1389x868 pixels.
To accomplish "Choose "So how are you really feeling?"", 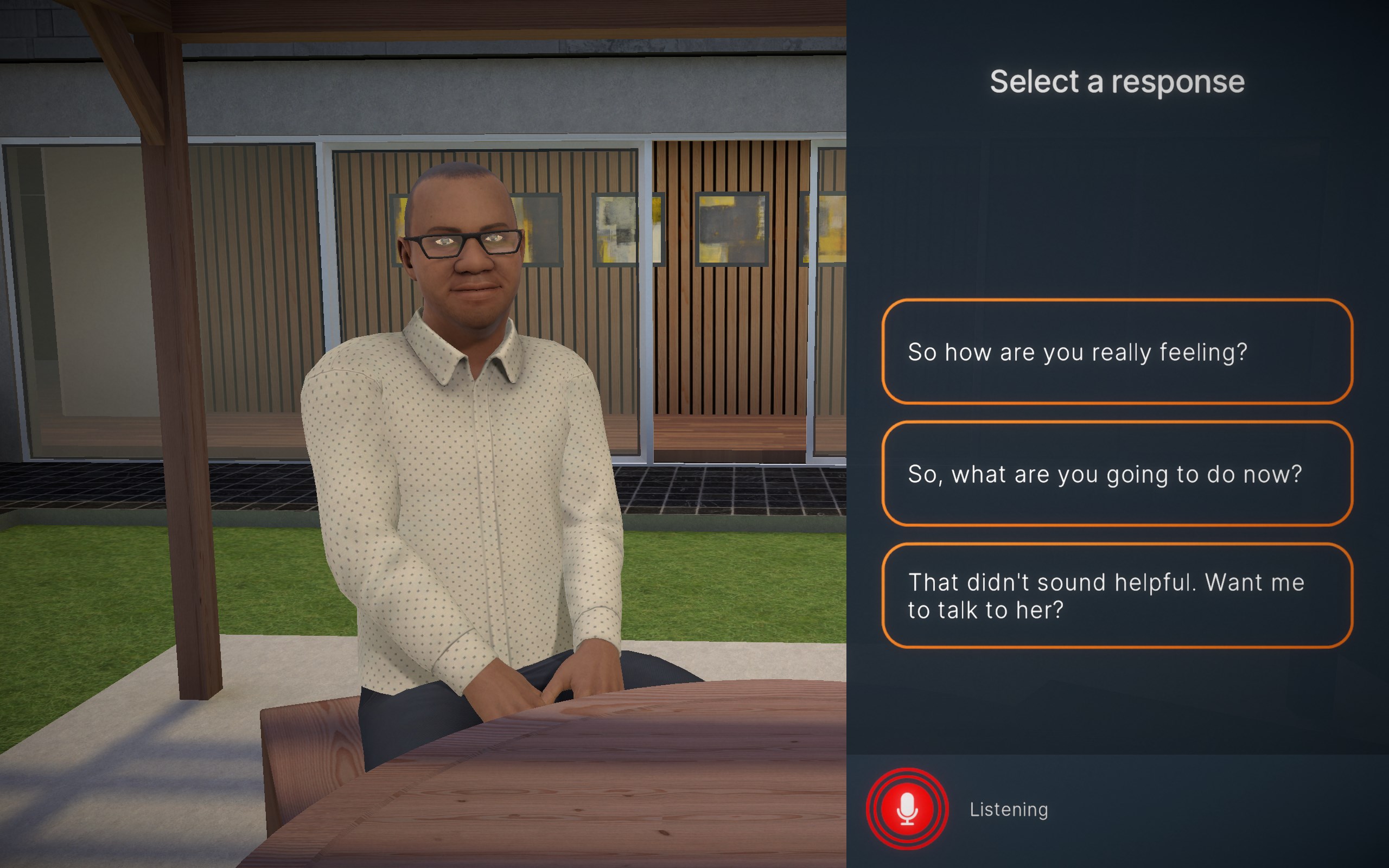I will pyautogui.click(x=1117, y=352).
